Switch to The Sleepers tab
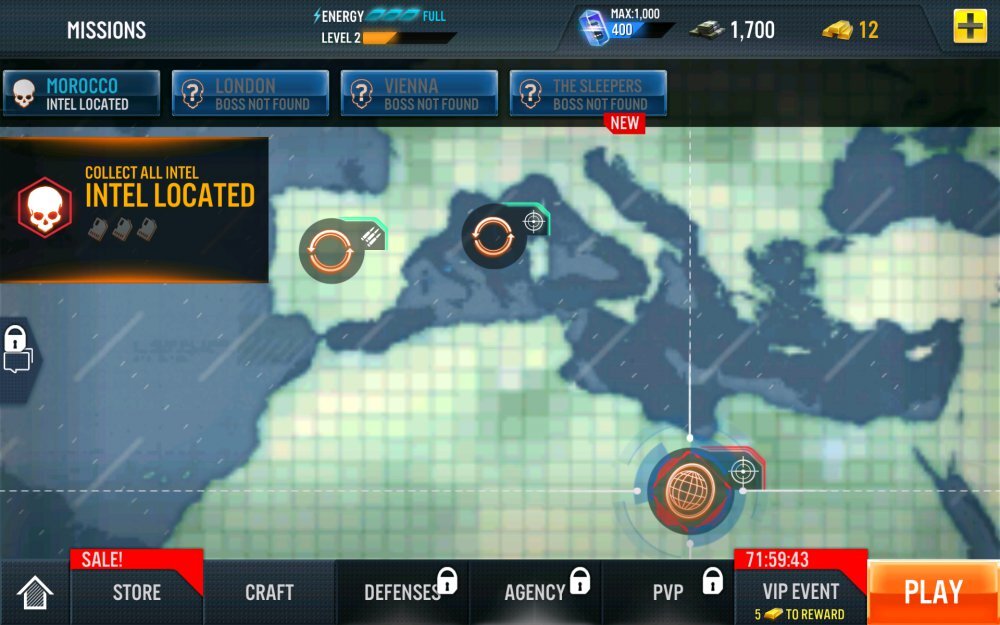 coord(588,94)
